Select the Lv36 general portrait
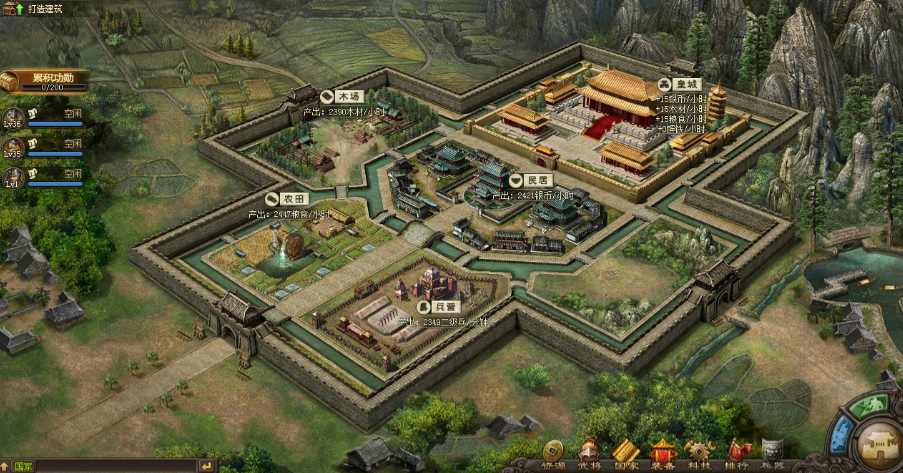Image resolution: width=903 pixels, height=473 pixels. point(14,115)
